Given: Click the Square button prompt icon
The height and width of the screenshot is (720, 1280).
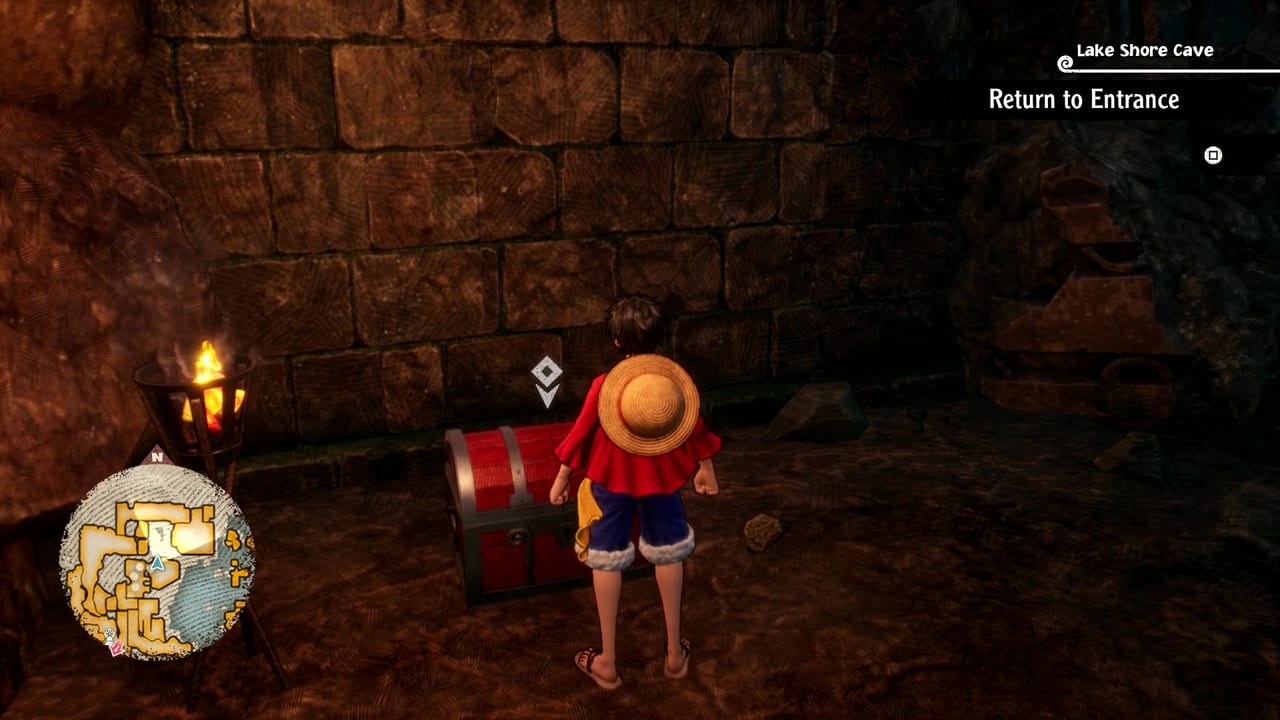Looking at the screenshot, I should (1212, 156).
